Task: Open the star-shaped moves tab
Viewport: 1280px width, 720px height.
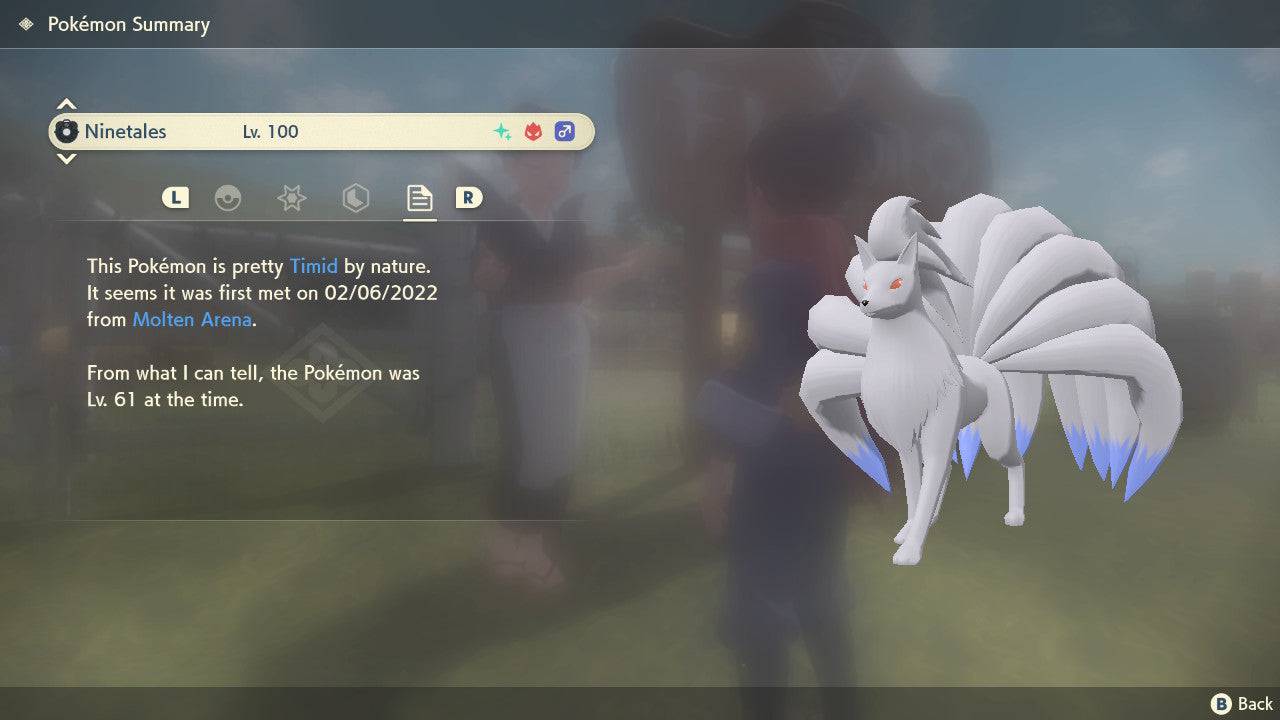Action: (291, 198)
